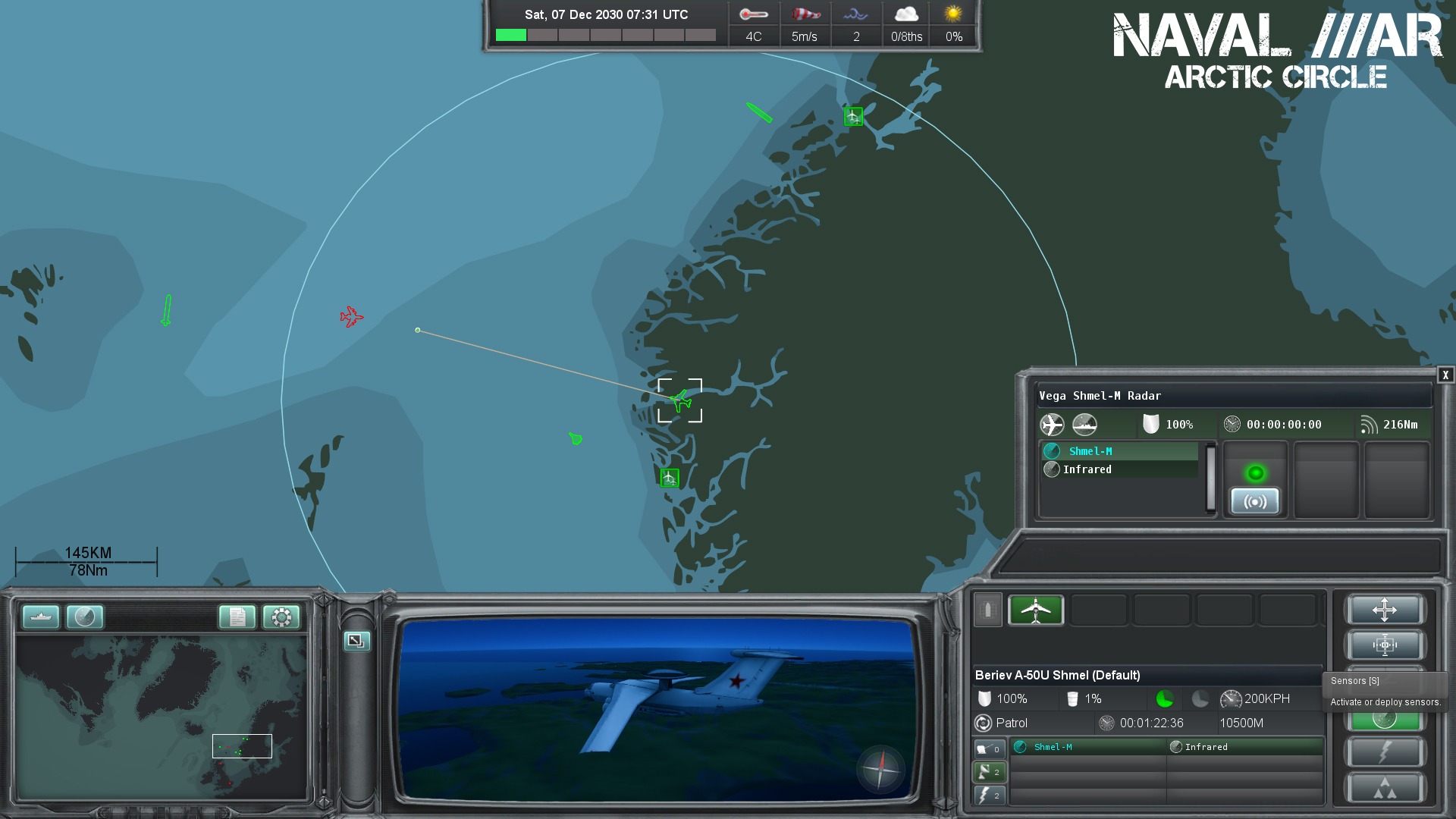Open the jammer category showing 2
Viewport: 1456px width, 819px height.
tap(990, 795)
